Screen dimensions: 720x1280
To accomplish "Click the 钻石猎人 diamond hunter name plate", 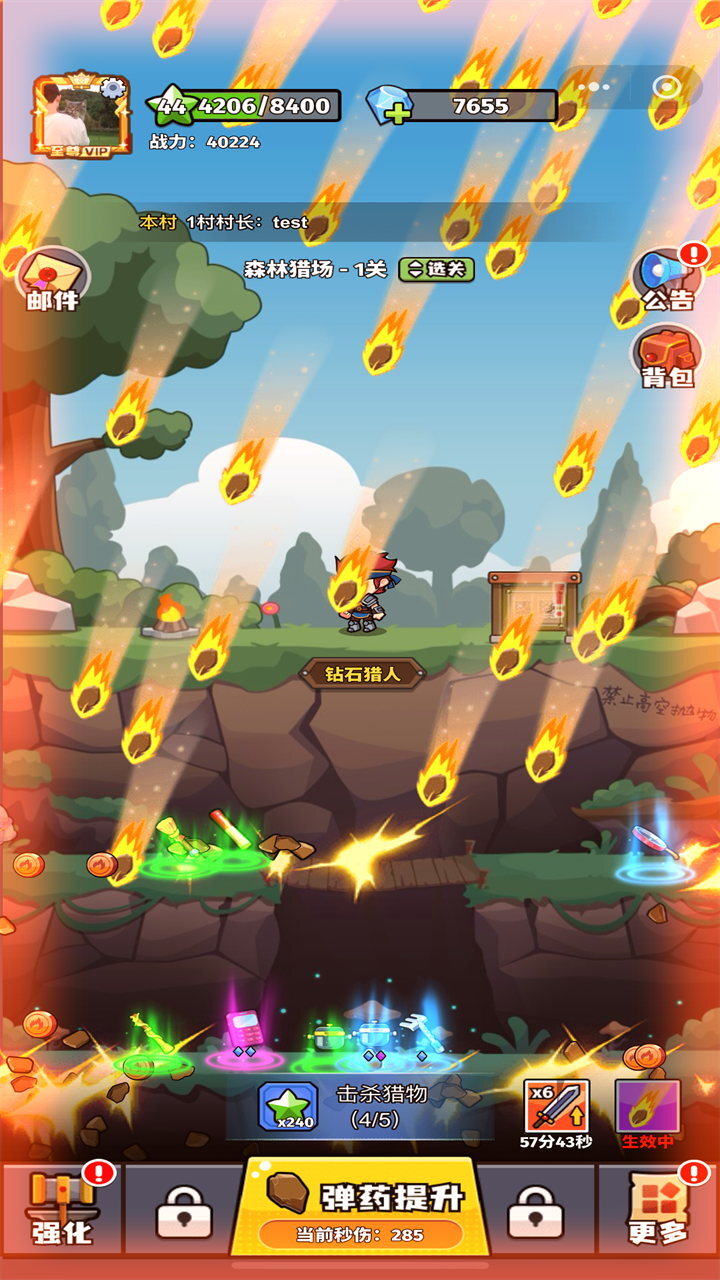I will pyautogui.click(x=363, y=674).
